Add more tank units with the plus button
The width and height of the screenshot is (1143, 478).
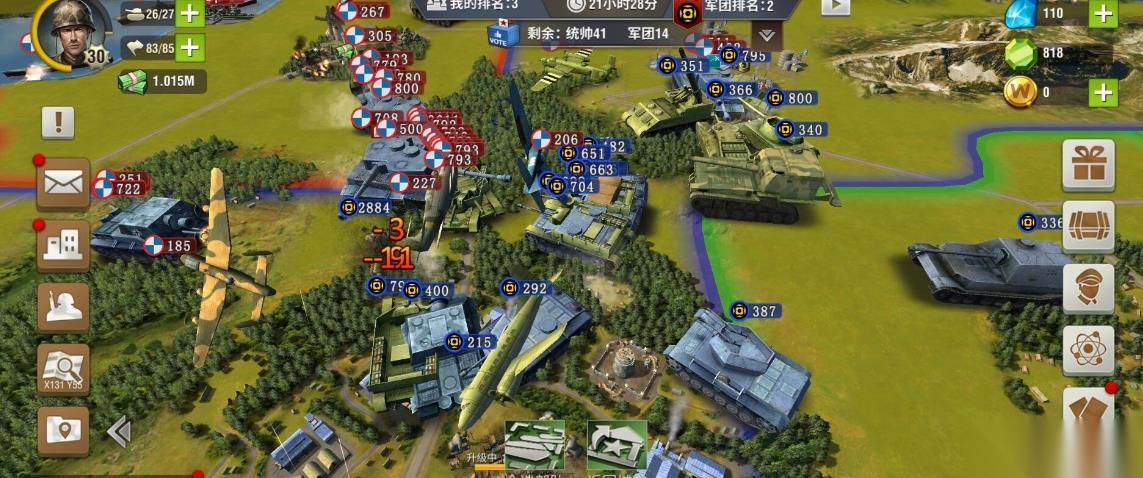[x=189, y=15]
